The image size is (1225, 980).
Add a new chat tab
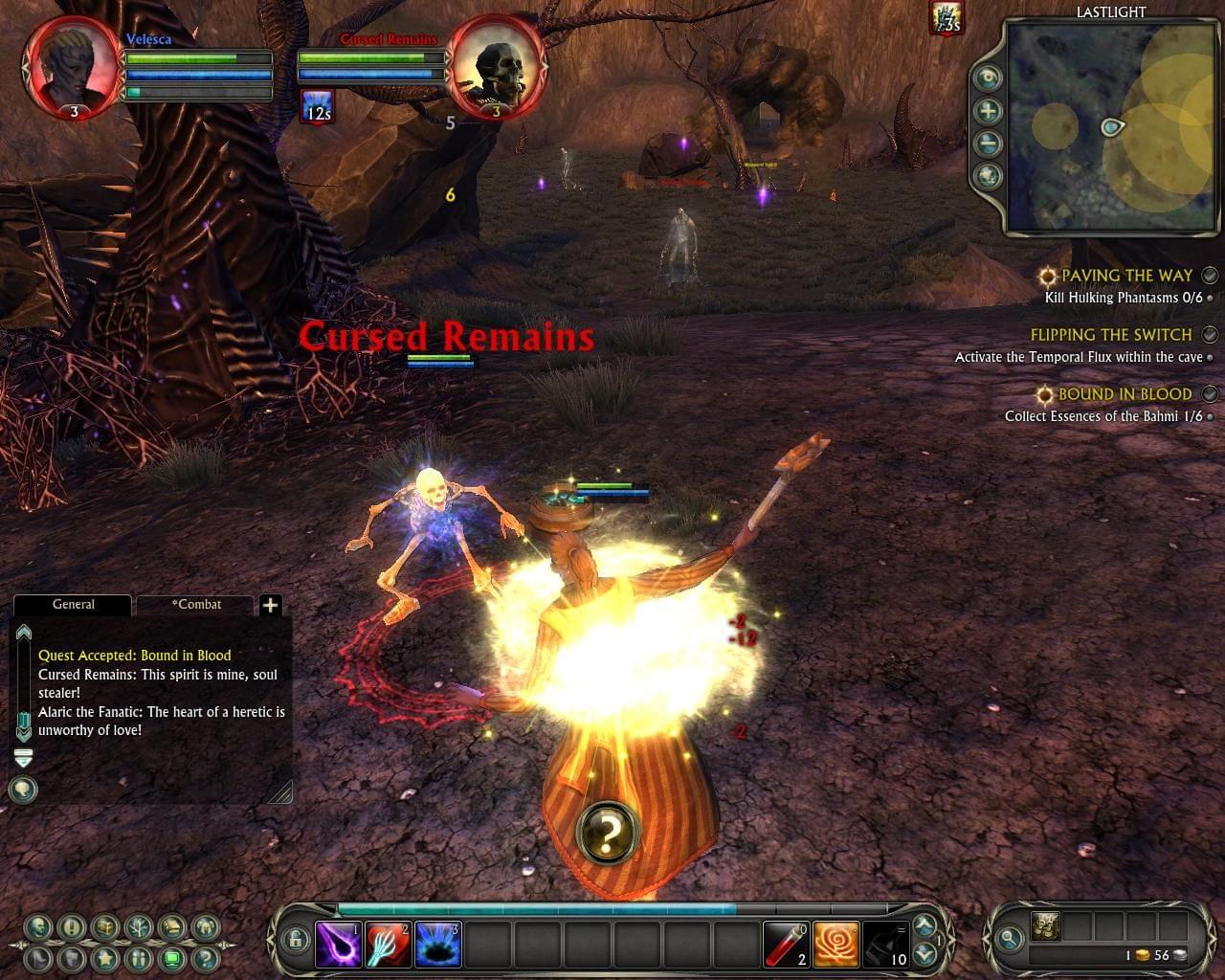[271, 605]
